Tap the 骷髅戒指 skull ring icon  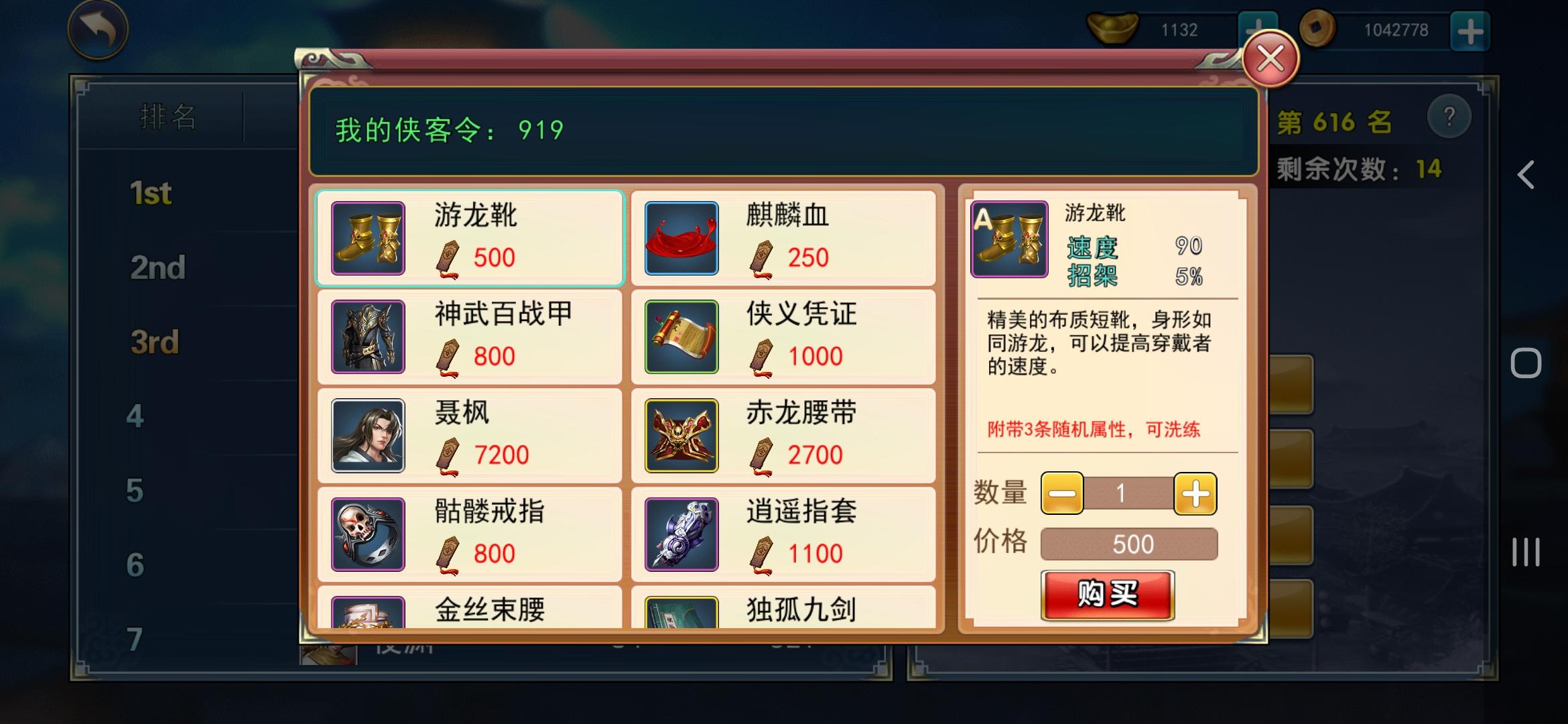[x=367, y=534]
